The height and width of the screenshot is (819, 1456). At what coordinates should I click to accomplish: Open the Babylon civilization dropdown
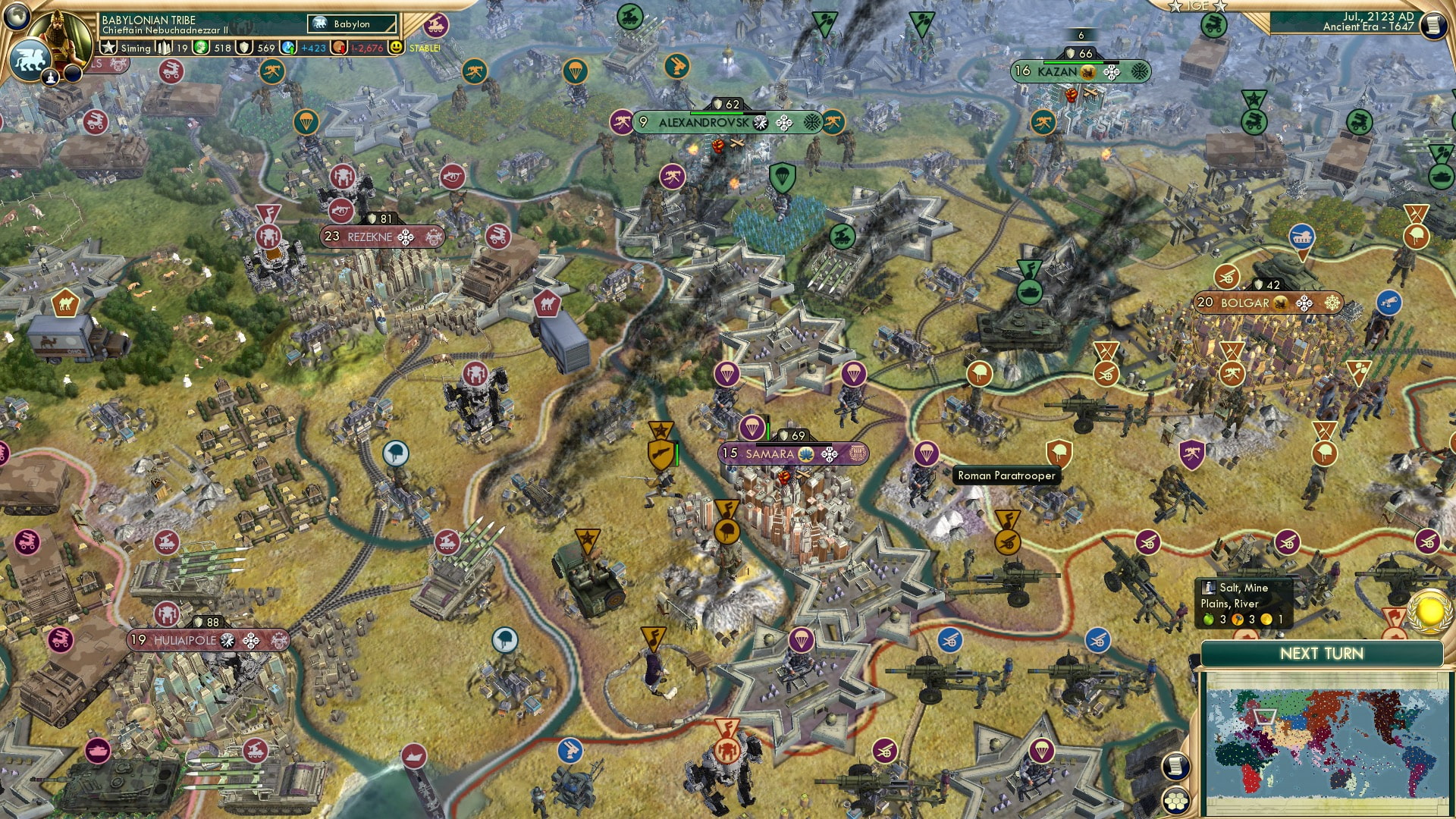point(351,24)
